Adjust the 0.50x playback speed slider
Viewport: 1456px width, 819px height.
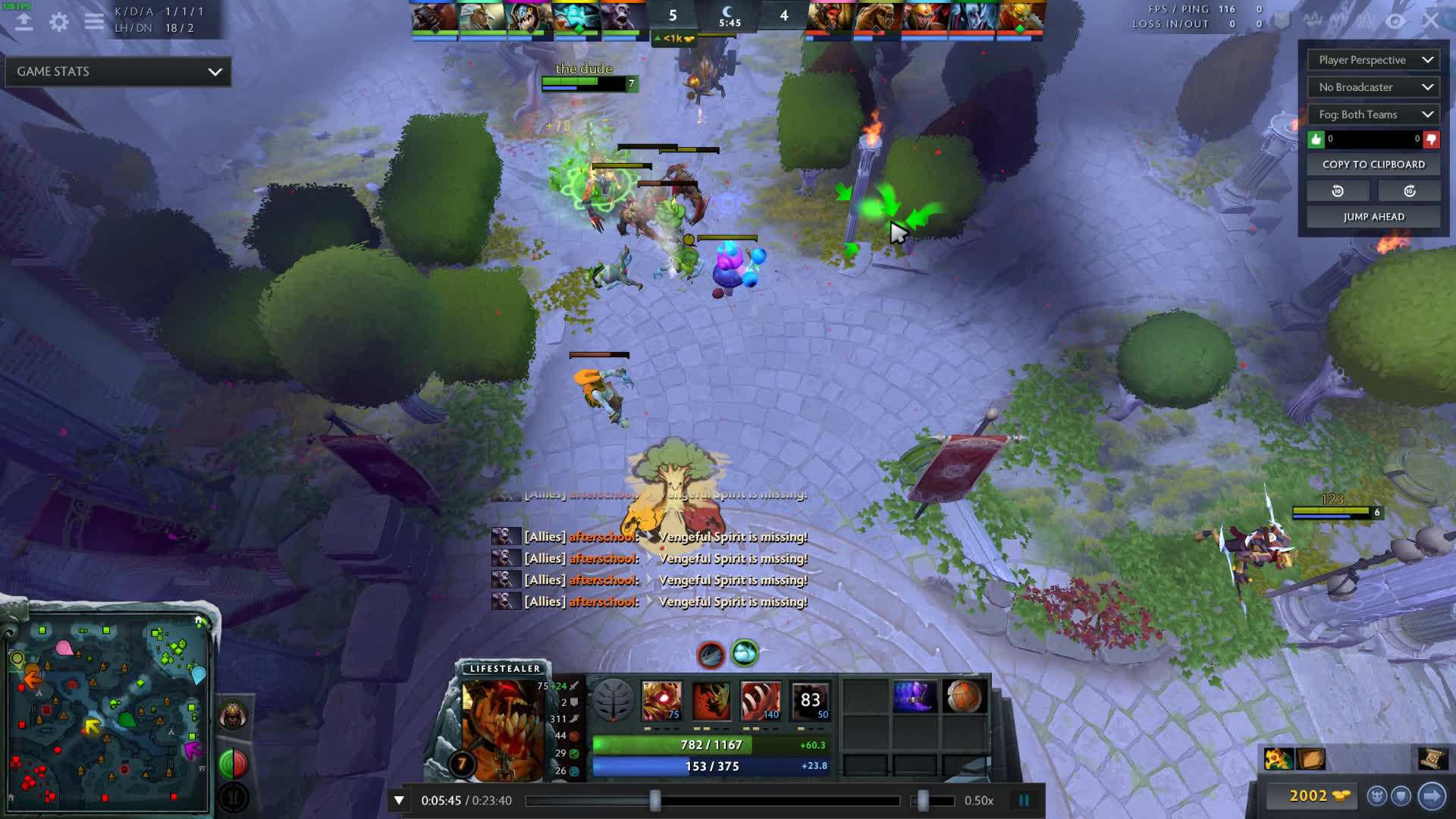[x=923, y=801]
